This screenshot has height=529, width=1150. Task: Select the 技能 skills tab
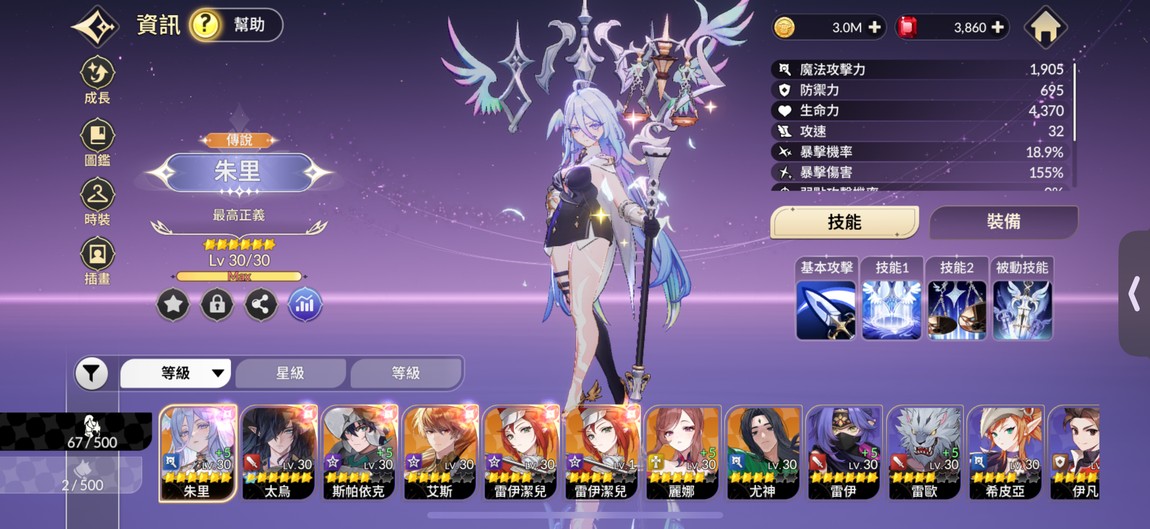click(x=845, y=222)
